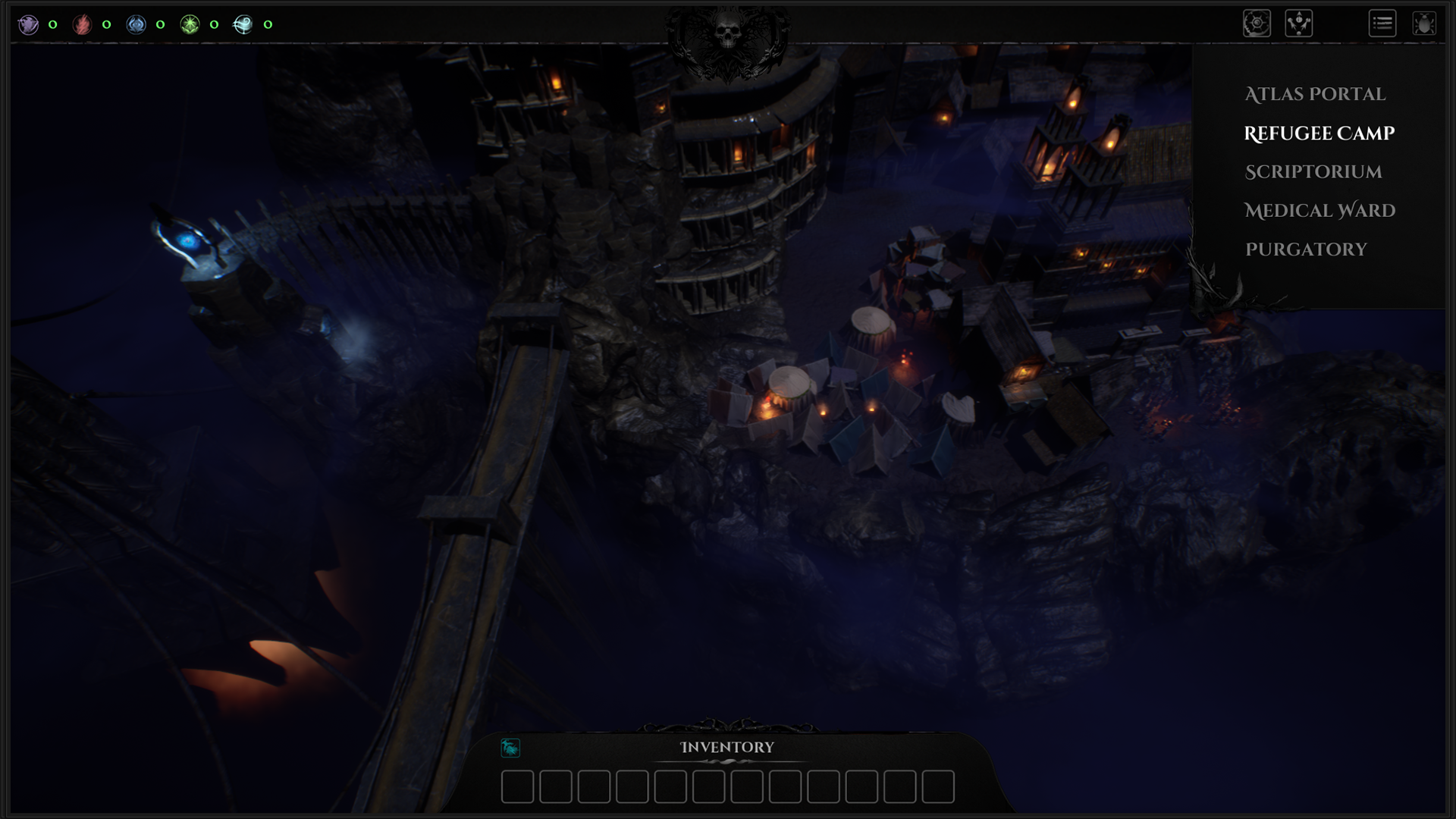Open the Scriptorium destination

(x=1313, y=172)
